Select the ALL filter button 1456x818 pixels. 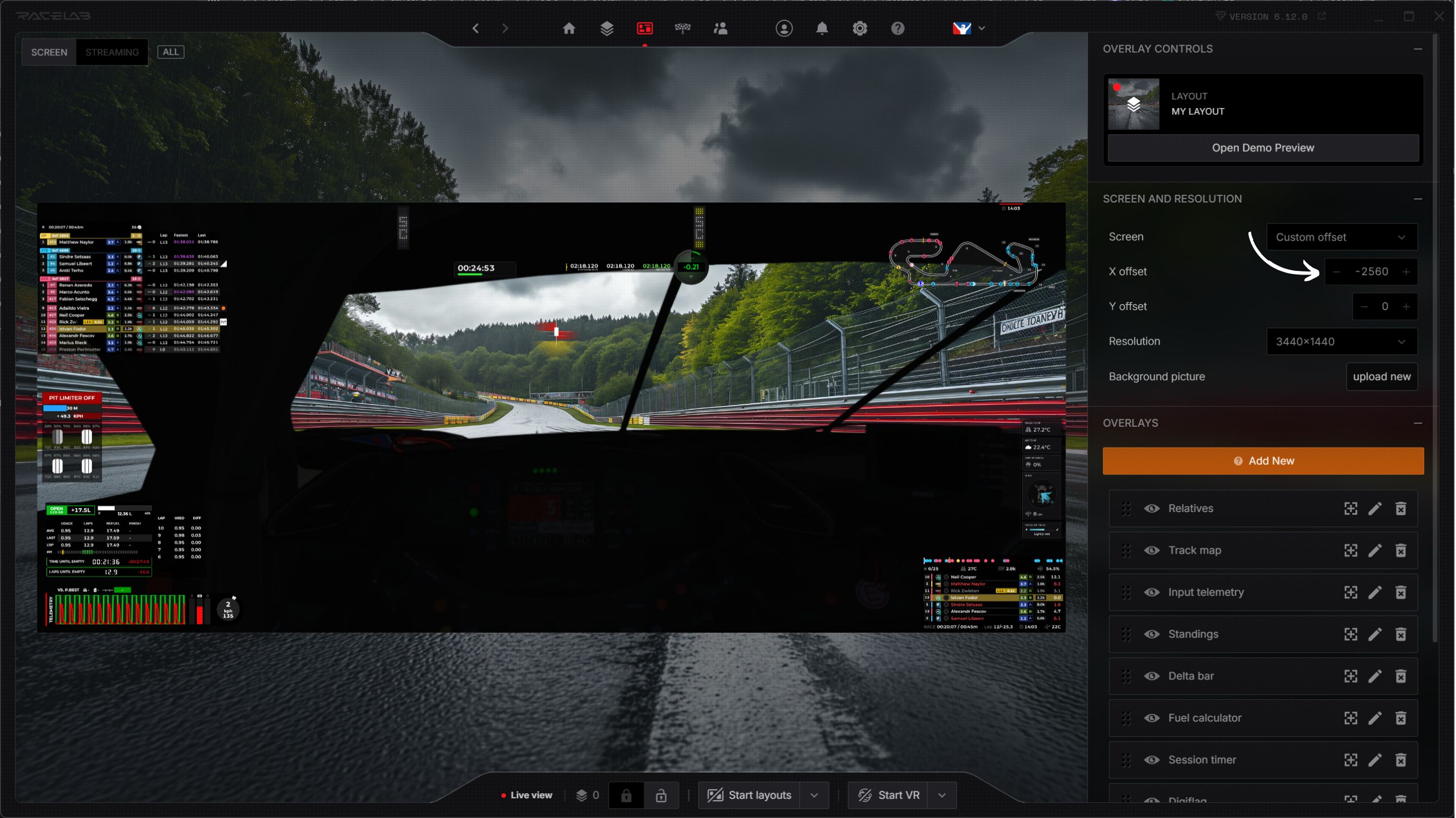tap(170, 52)
